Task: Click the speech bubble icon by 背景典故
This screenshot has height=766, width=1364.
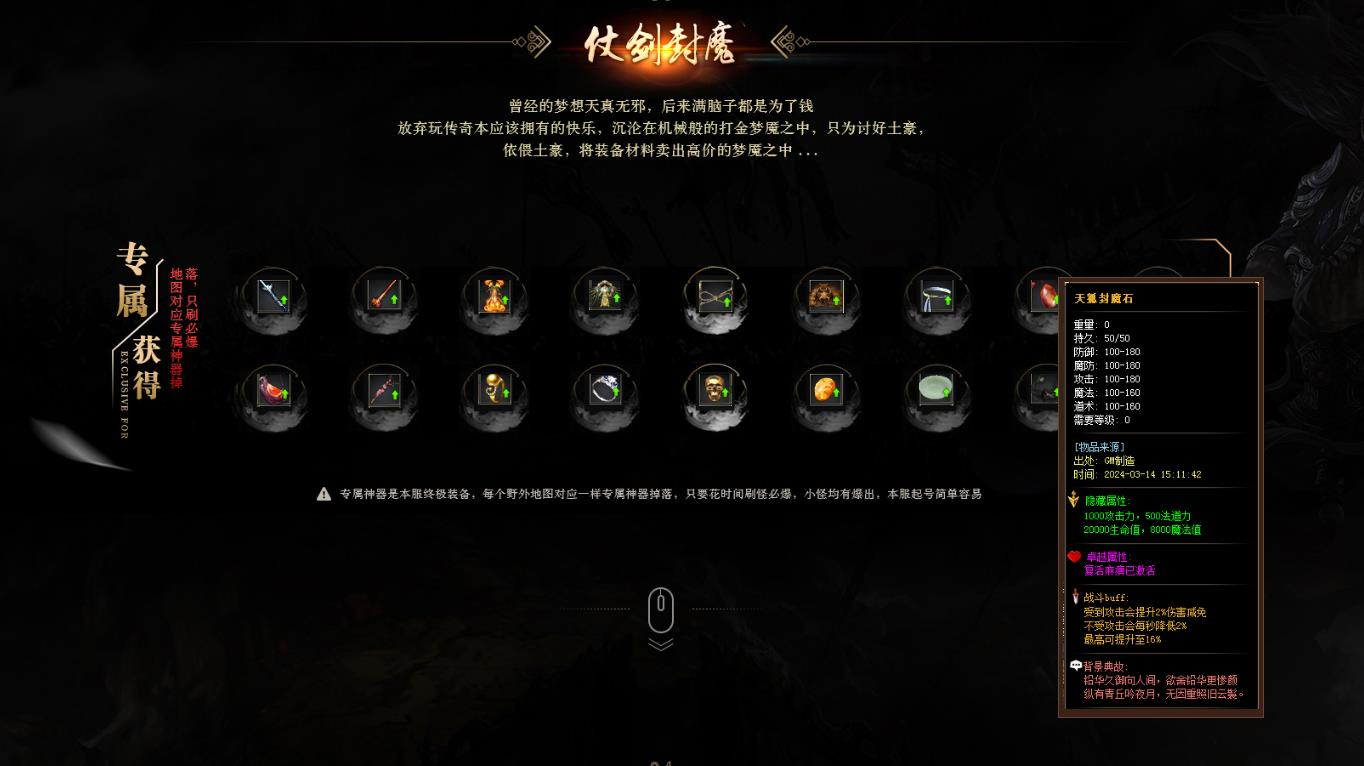Action: point(1076,663)
